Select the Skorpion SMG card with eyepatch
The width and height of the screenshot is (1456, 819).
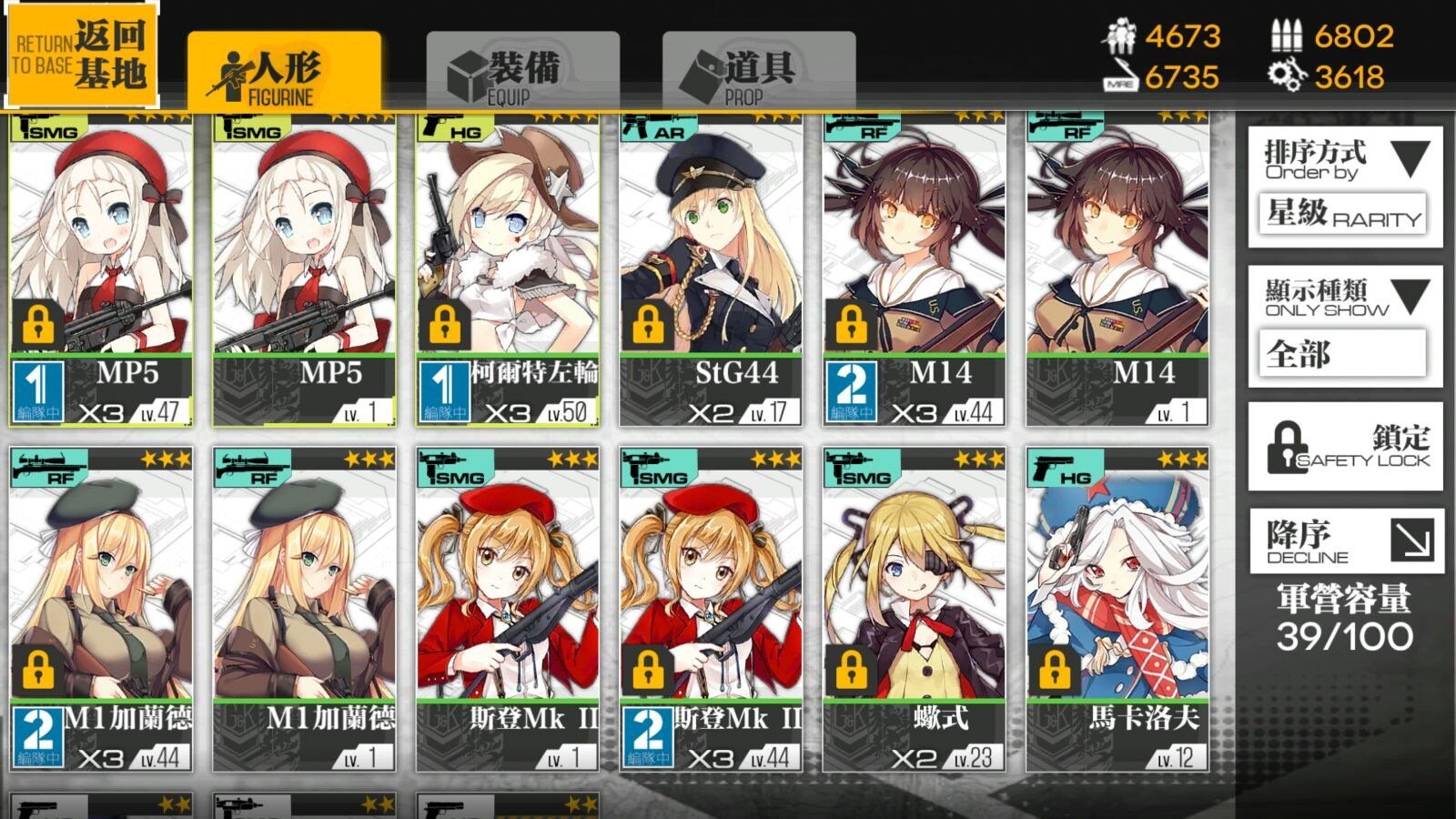[x=915, y=610]
